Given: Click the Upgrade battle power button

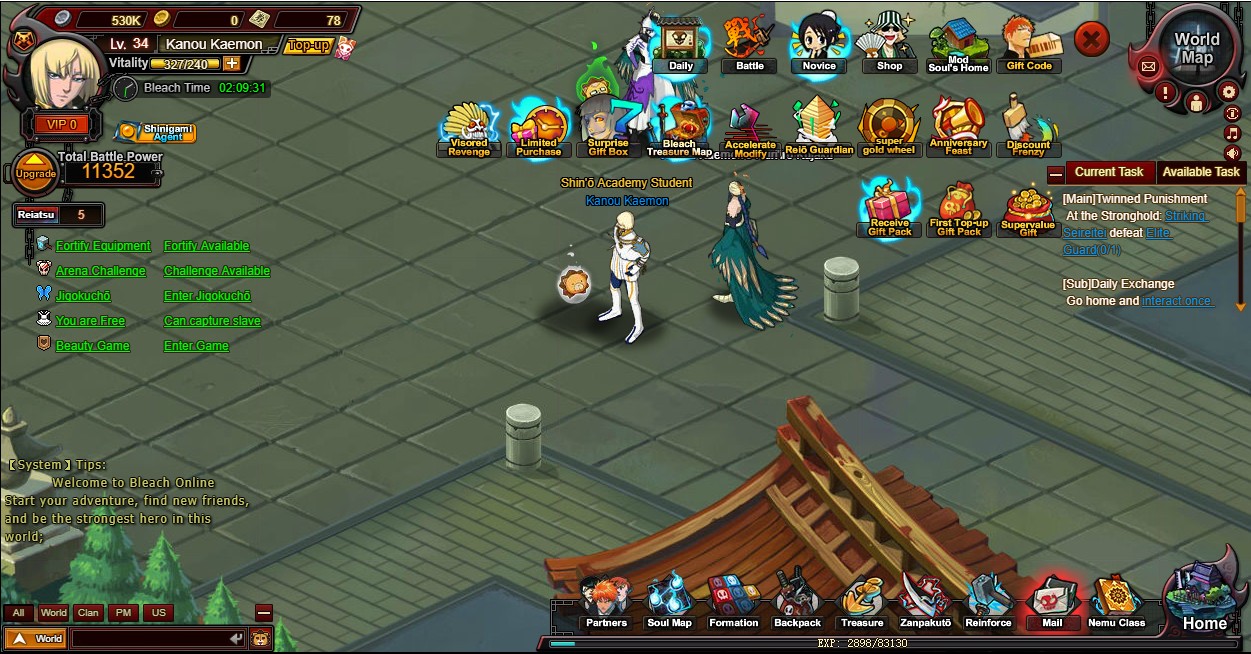Looking at the screenshot, I should tap(35, 173).
